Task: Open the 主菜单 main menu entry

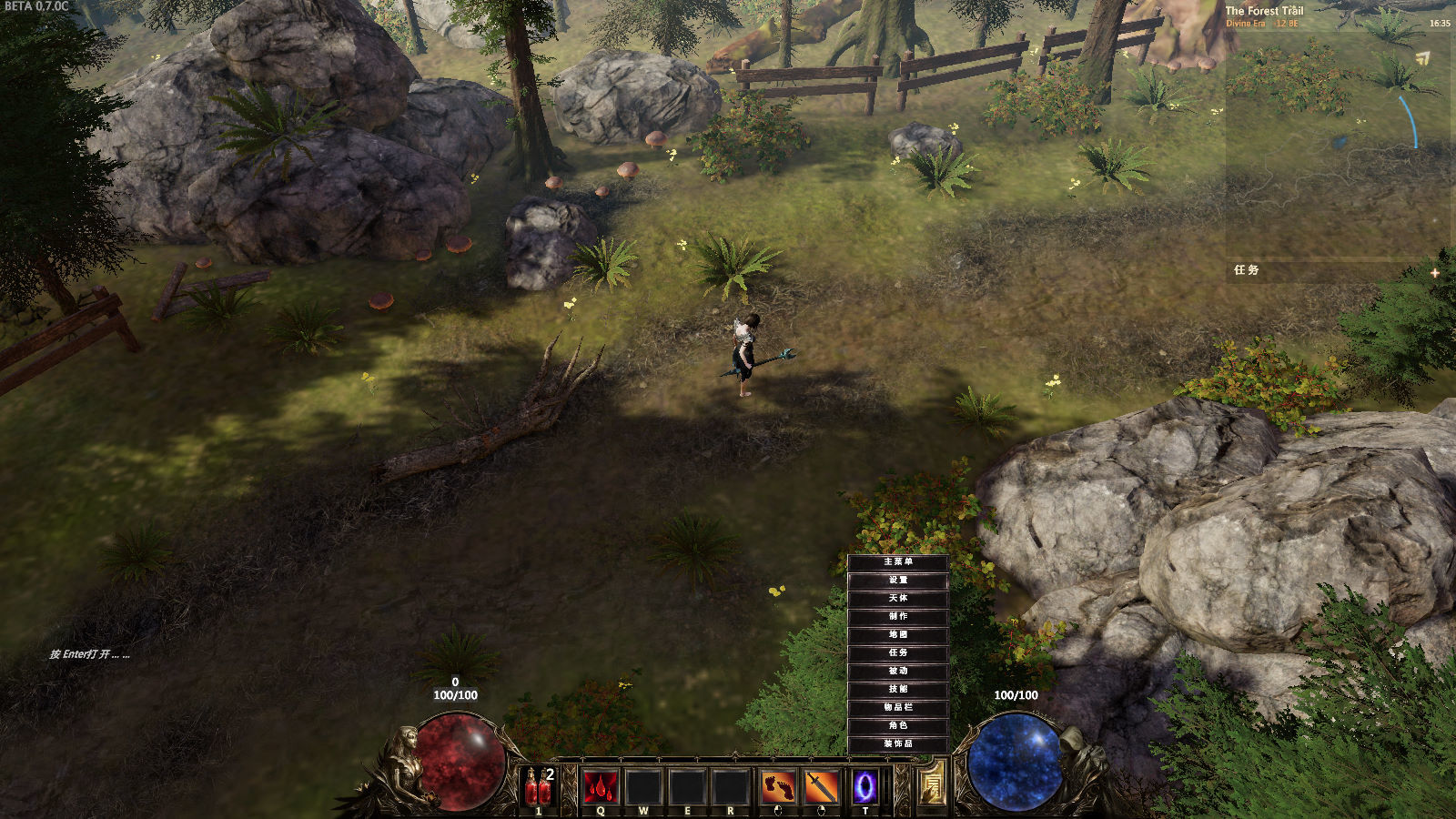Action: point(898,562)
